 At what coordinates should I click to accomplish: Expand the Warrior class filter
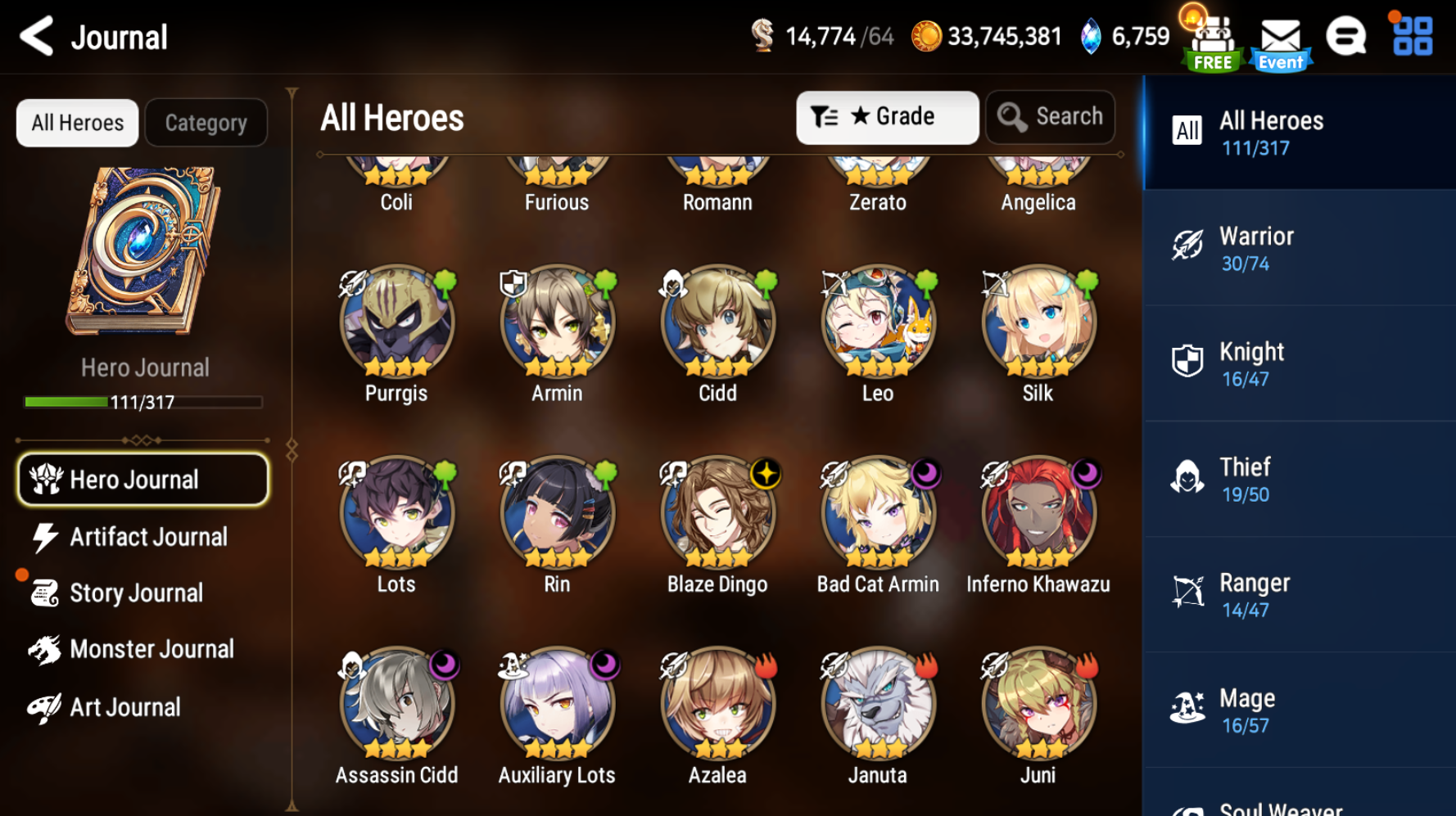point(1298,247)
